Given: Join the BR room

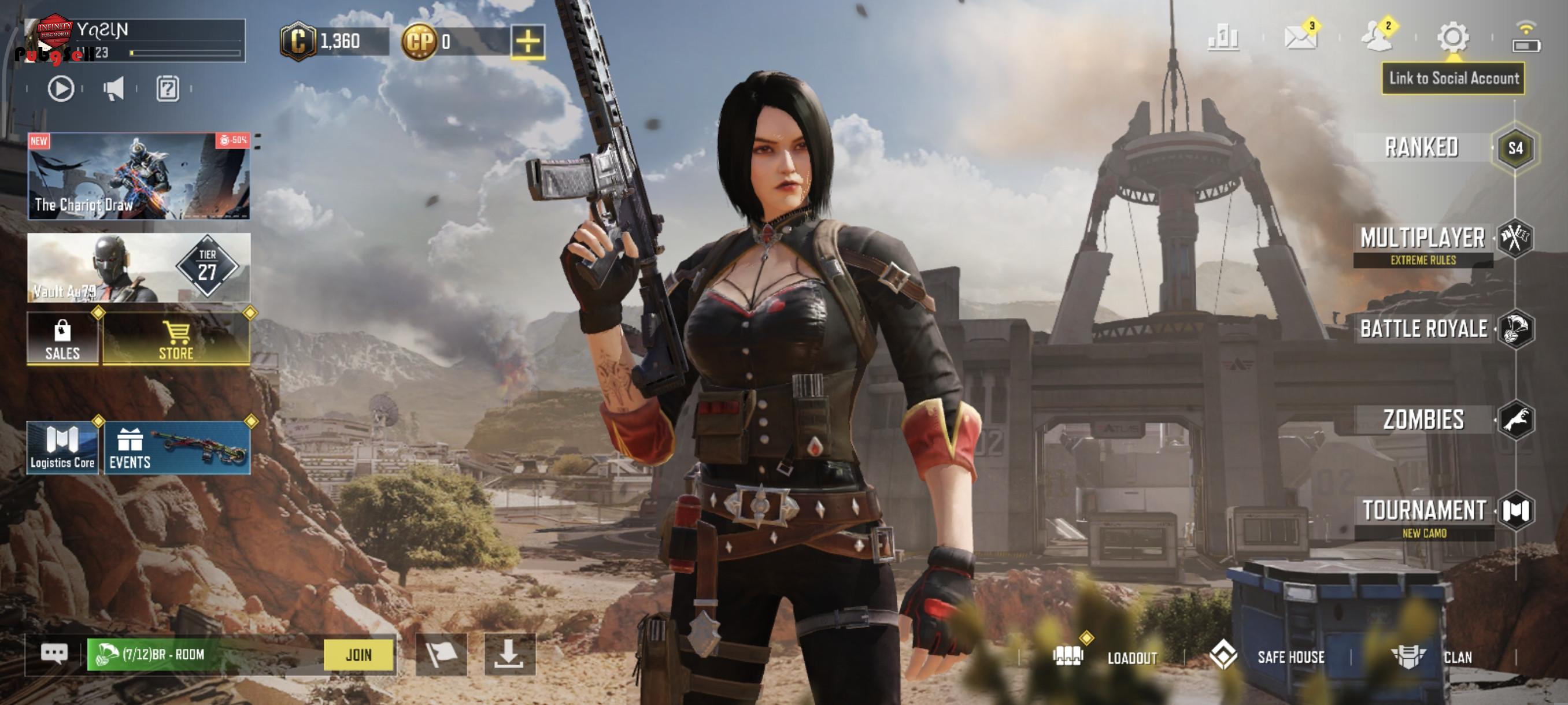Looking at the screenshot, I should tap(358, 655).
